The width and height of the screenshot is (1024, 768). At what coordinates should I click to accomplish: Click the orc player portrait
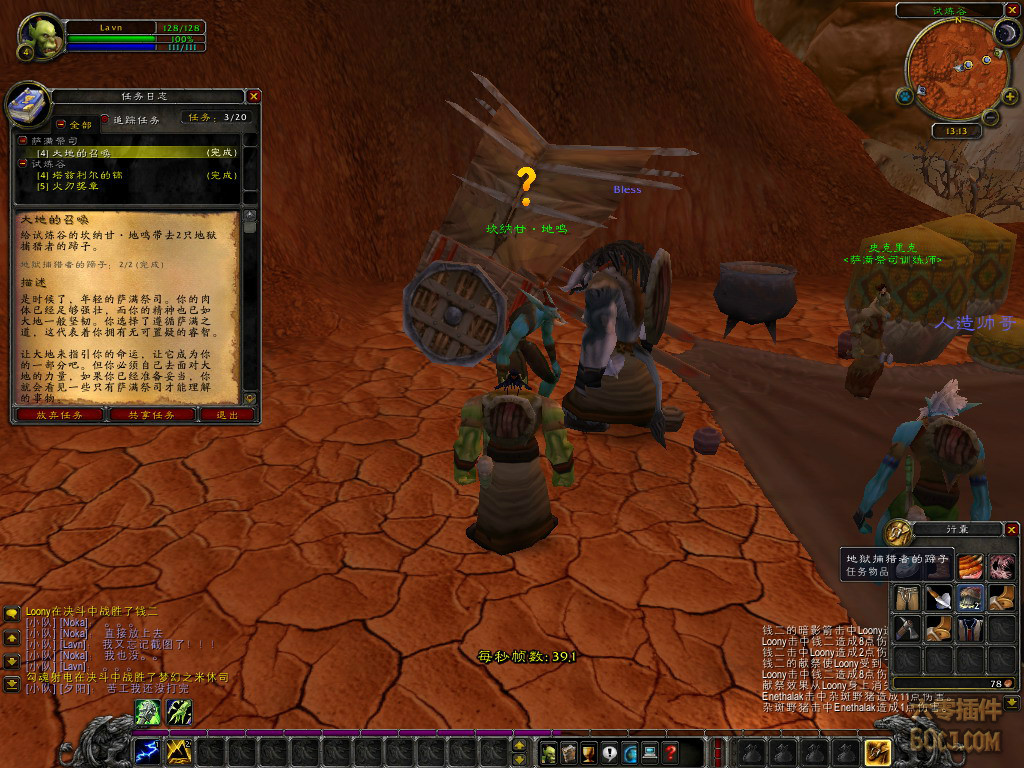pos(40,36)
